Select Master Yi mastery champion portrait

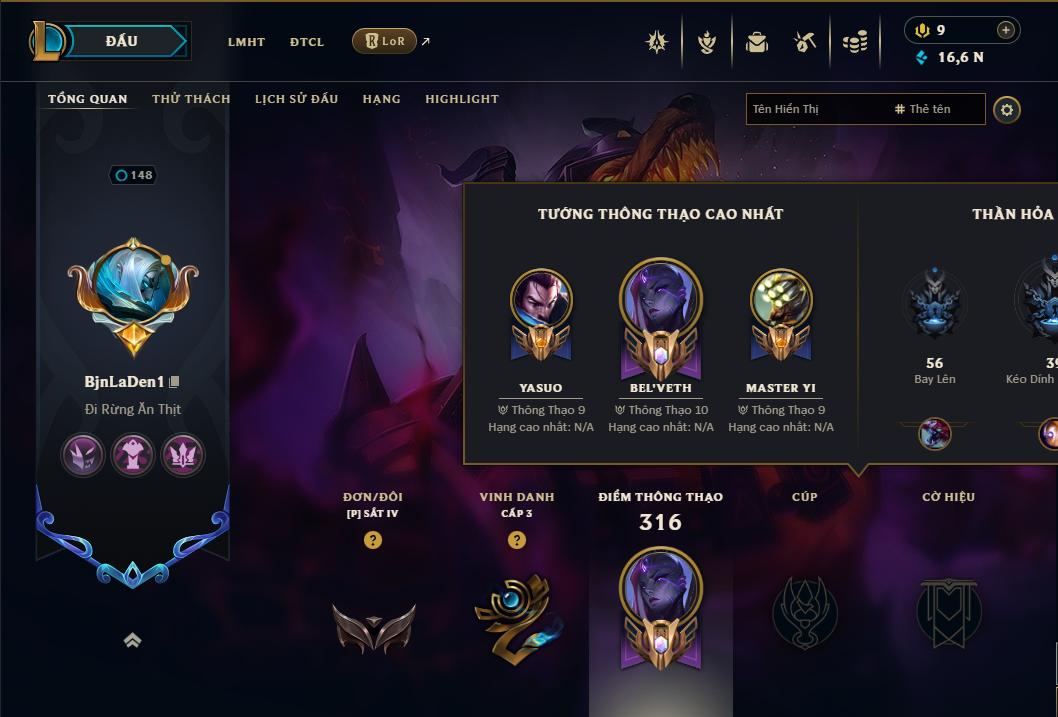[780, 299]
